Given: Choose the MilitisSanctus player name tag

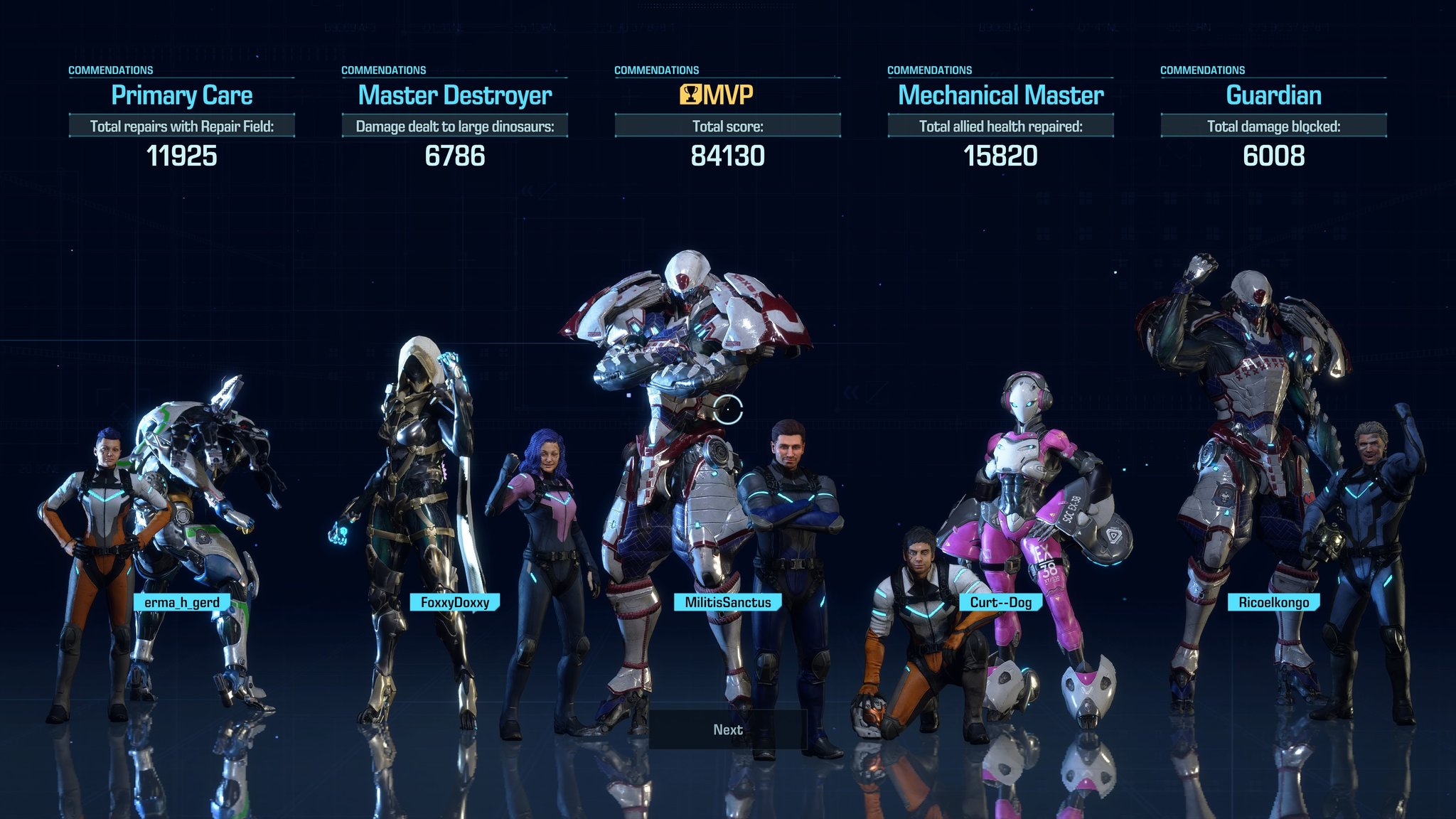Looking at the screenshot, I should click(727, 602).
